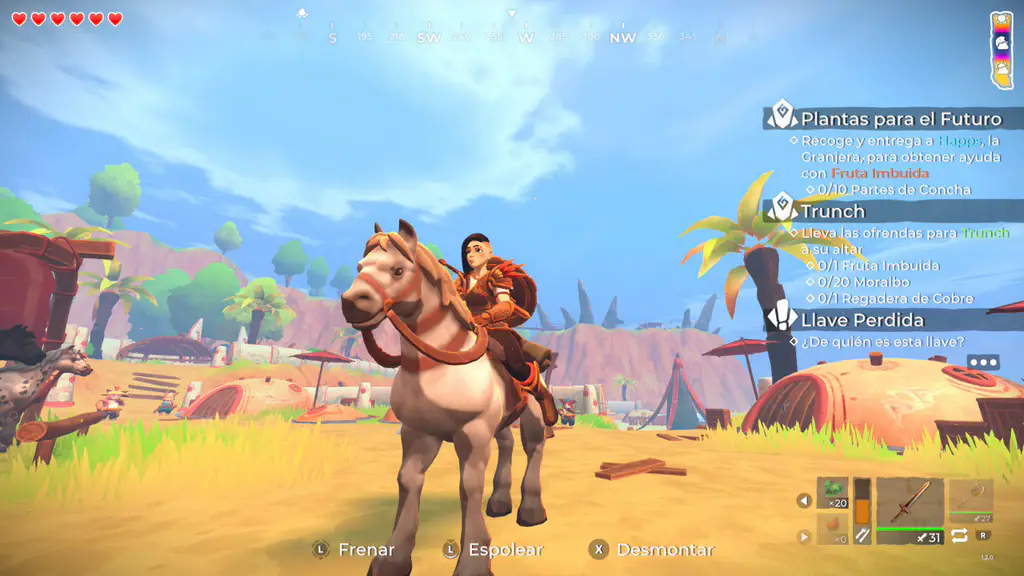This screenshot has height=576, width=1024.
Task: Choose the secondary axe weapon slot
Action: tap(970, 496)
